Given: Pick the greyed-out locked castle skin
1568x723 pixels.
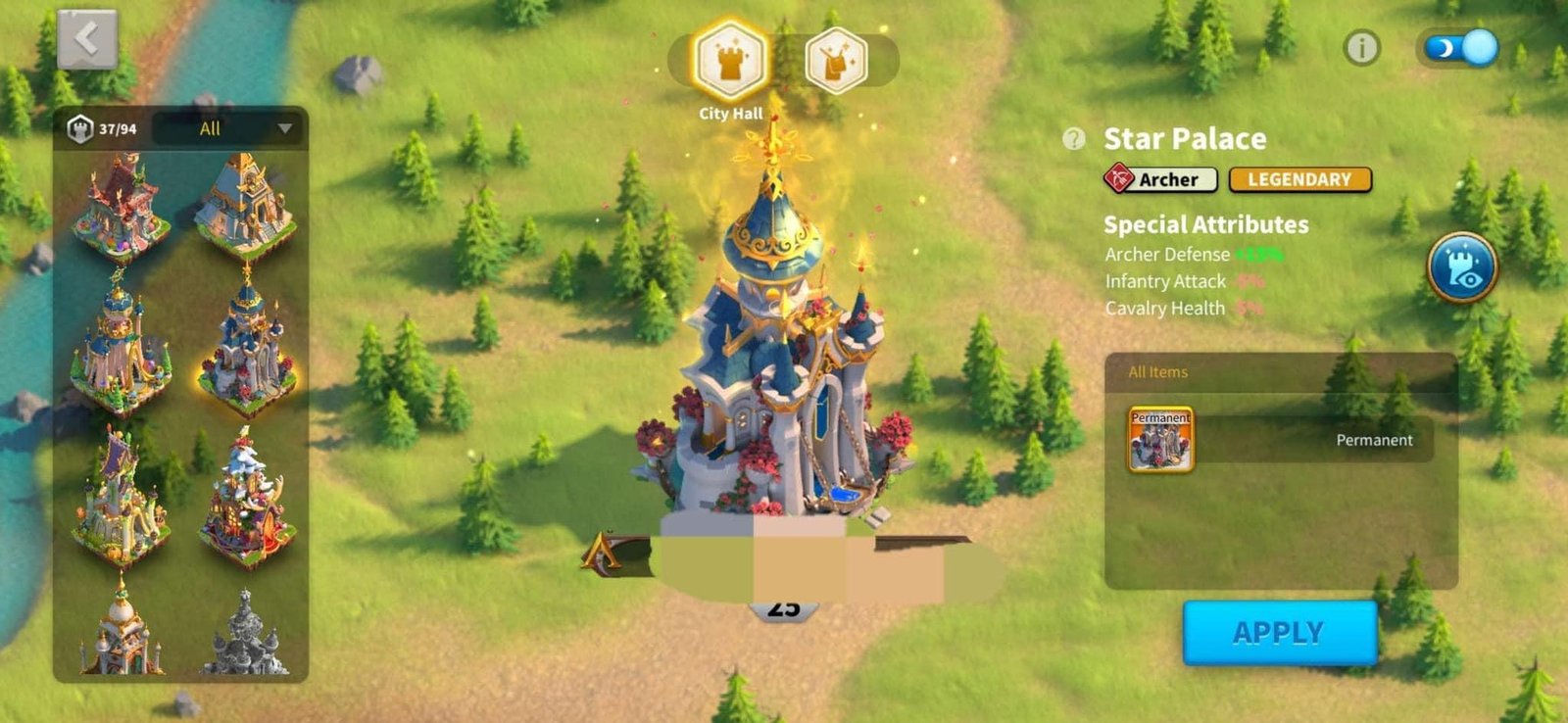Looking at the screenshot, I should (245, 635).
